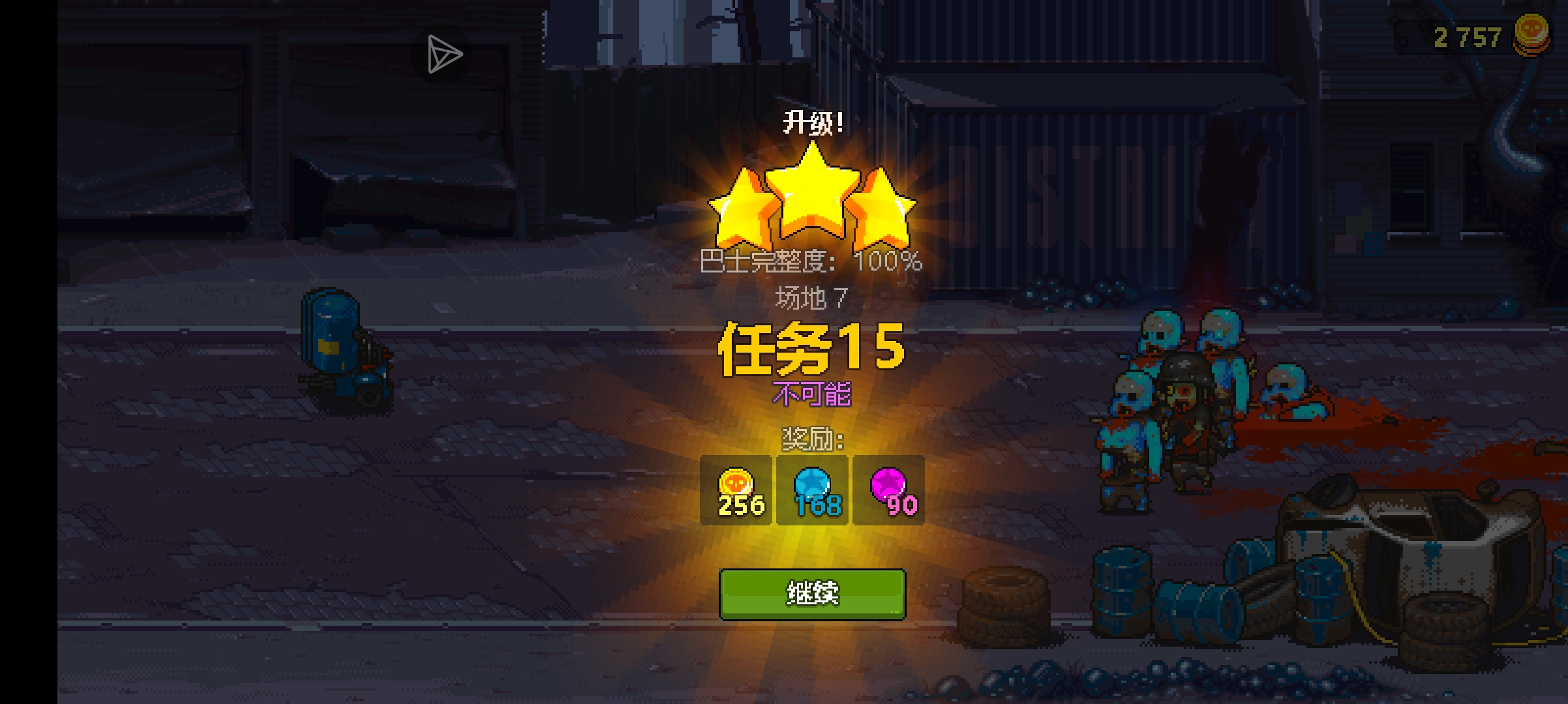Continue with the green 继续 button
The height and width of the screenshot is (704, 1568).
812,594
